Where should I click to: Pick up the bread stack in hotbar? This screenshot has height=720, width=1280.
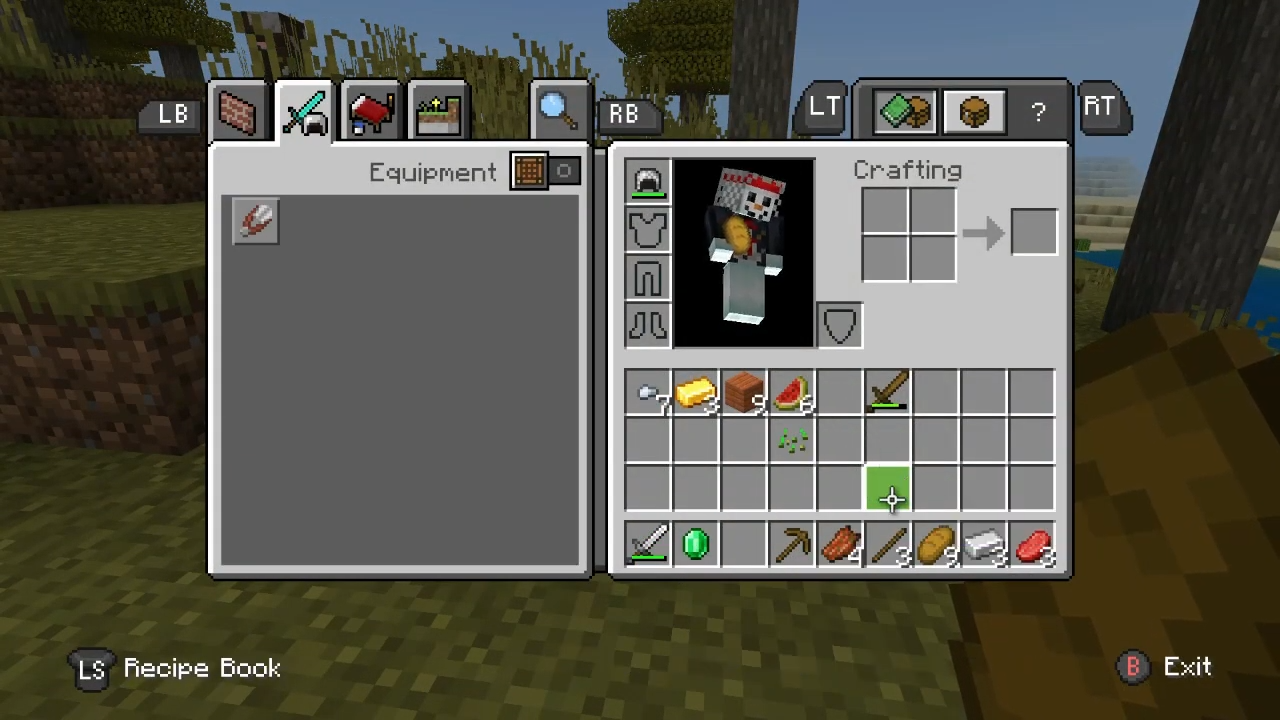pyautogui.click(x=937, y=545)
